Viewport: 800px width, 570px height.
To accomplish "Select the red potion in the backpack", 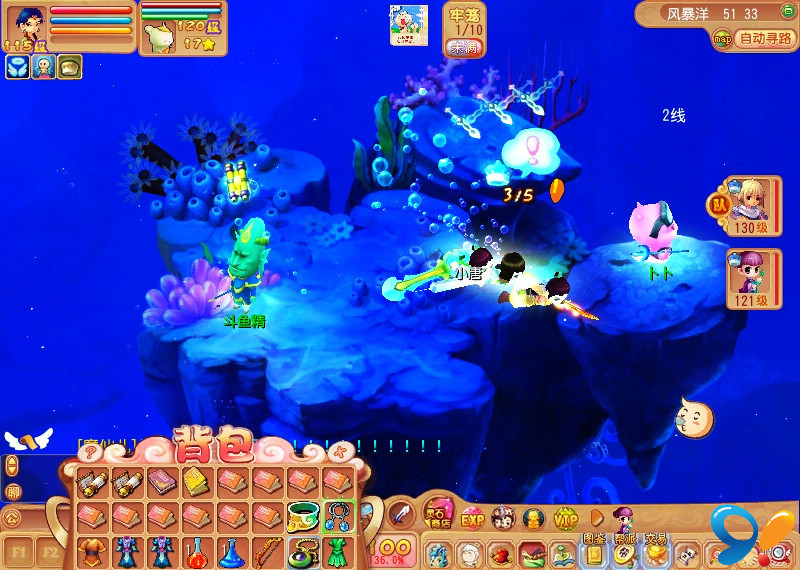I will click(197, 551).
